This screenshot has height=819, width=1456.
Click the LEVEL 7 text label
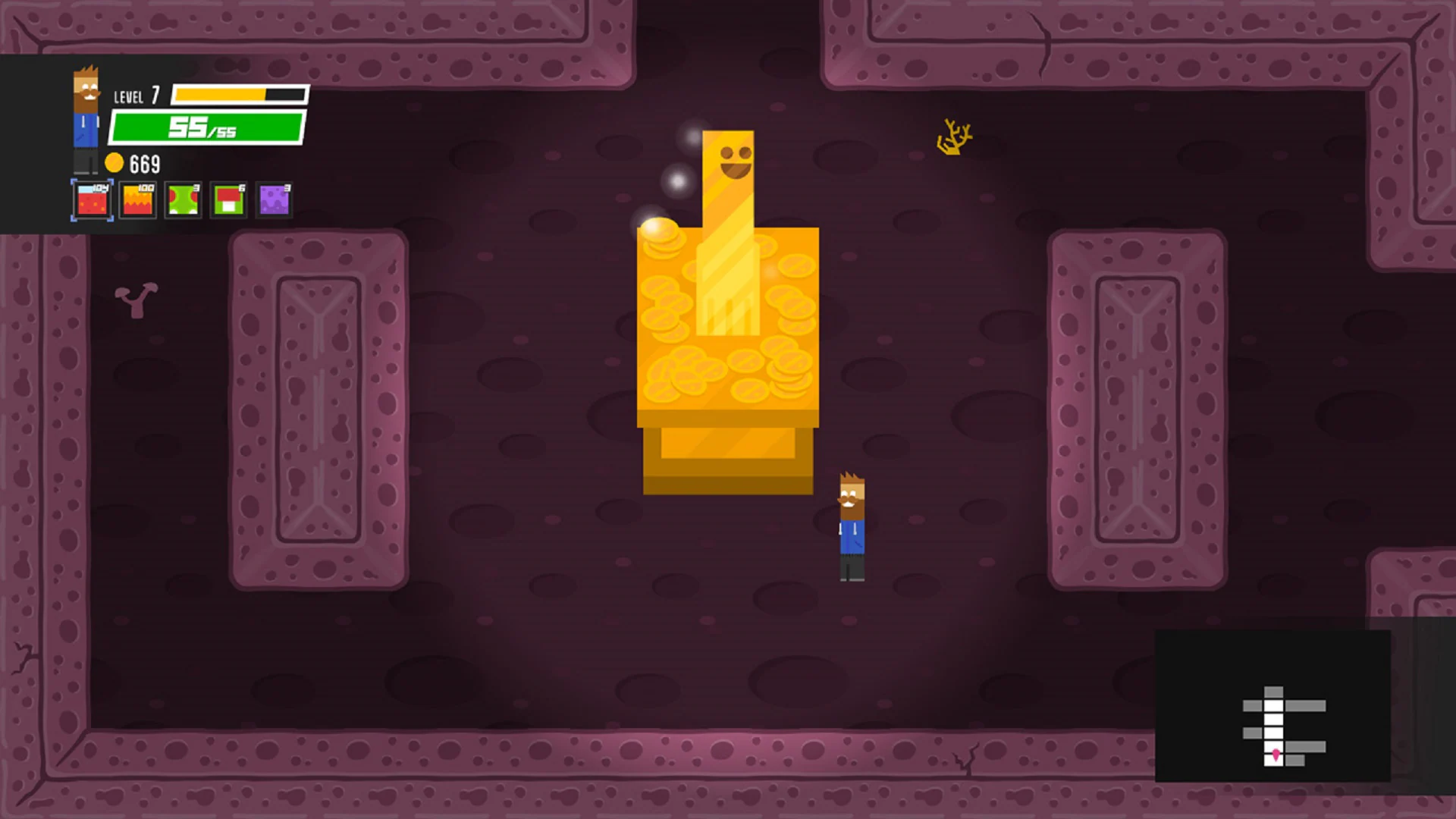click(x=136, y=96)
